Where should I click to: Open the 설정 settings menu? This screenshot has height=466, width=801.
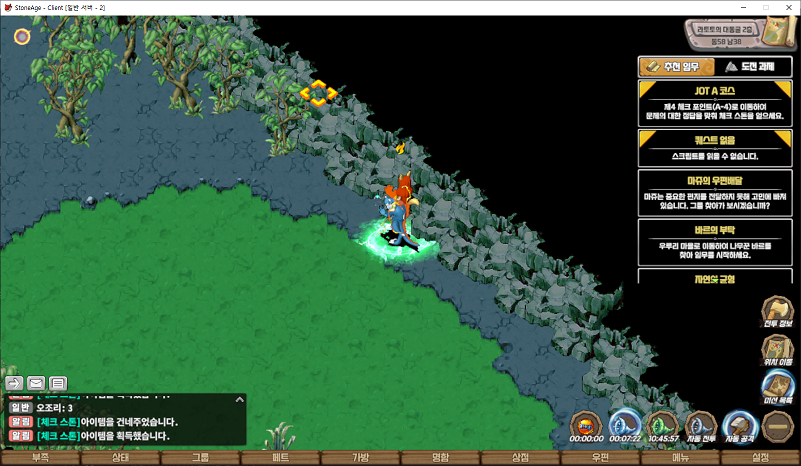click(760, 458)
